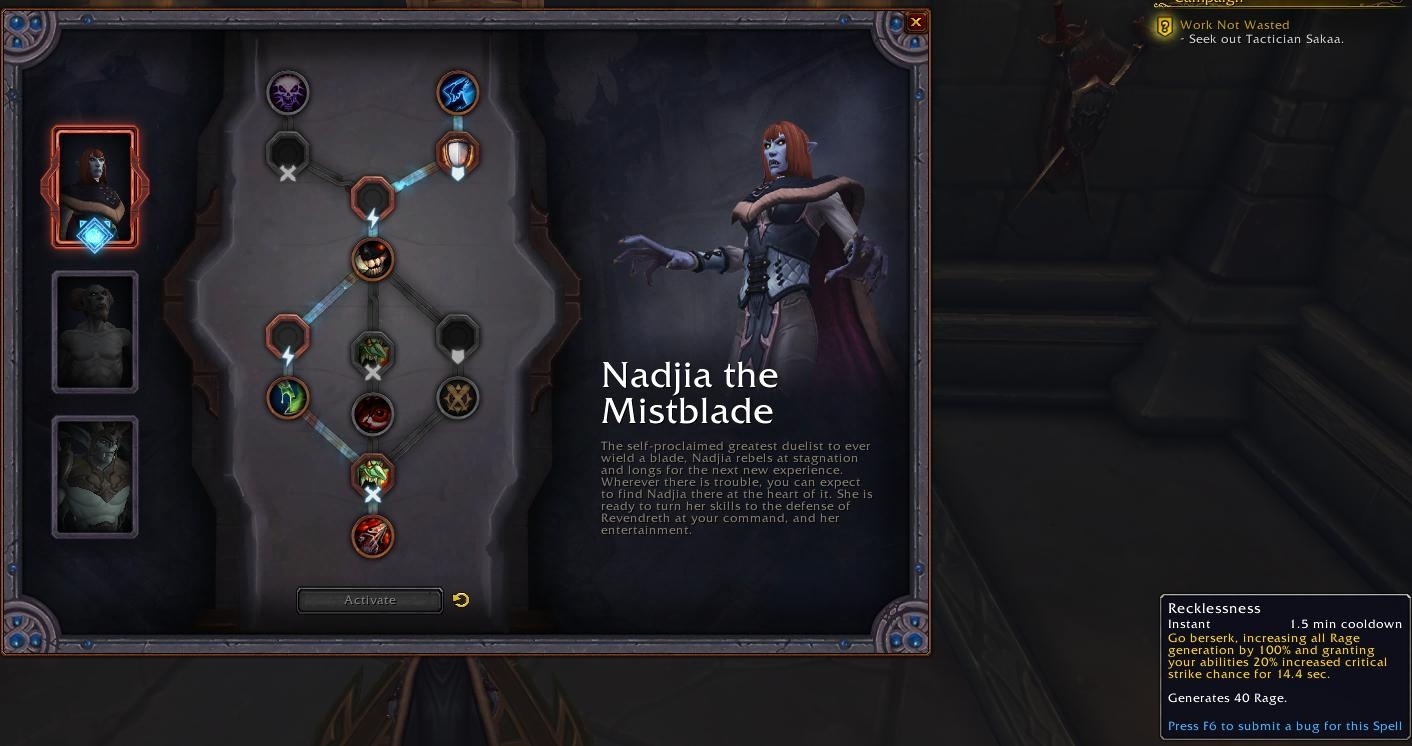Click the top lightning potency conduit socket
The image size is (1412, 746).
[x=372, y=198]
